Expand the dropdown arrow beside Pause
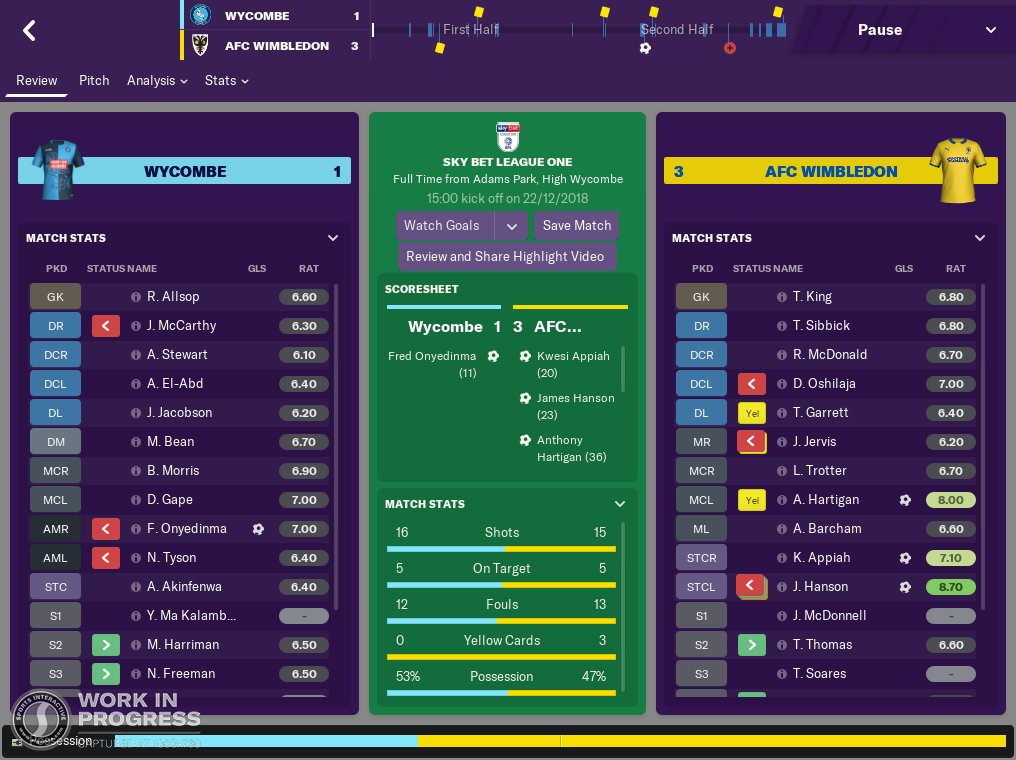Viewport: 1016px width, 760px height. coord(990,30)
